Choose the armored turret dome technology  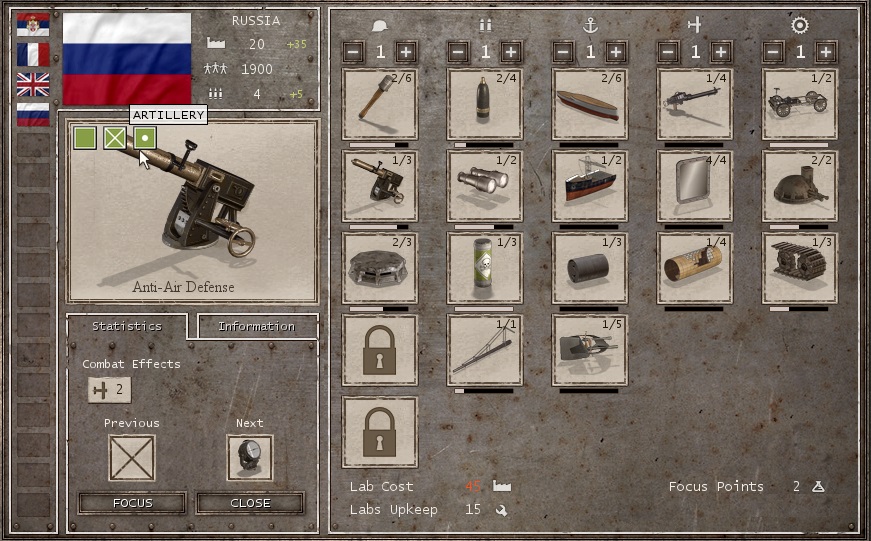[800, 186]
